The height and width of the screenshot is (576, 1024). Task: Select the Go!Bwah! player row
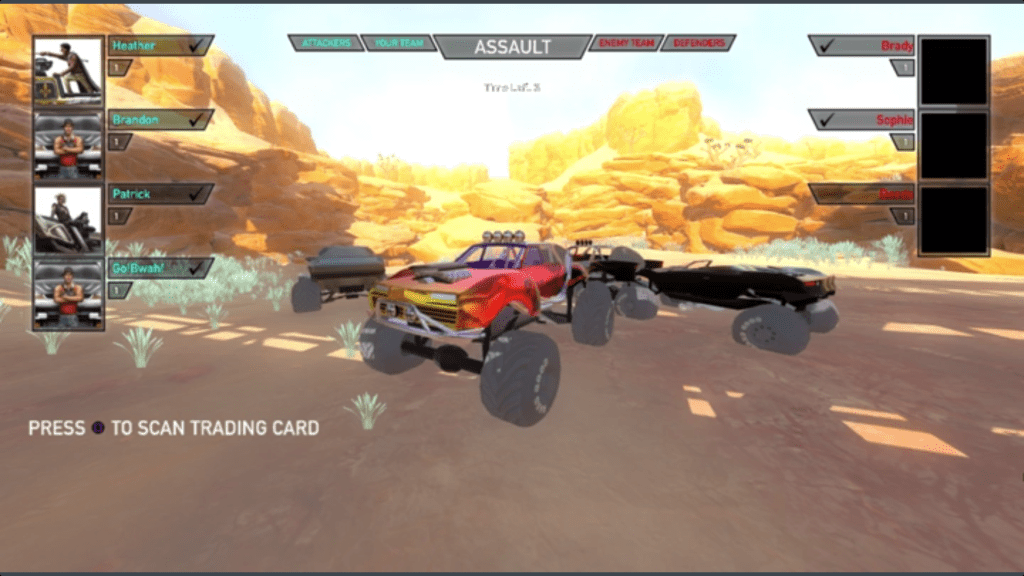[160, 268]
